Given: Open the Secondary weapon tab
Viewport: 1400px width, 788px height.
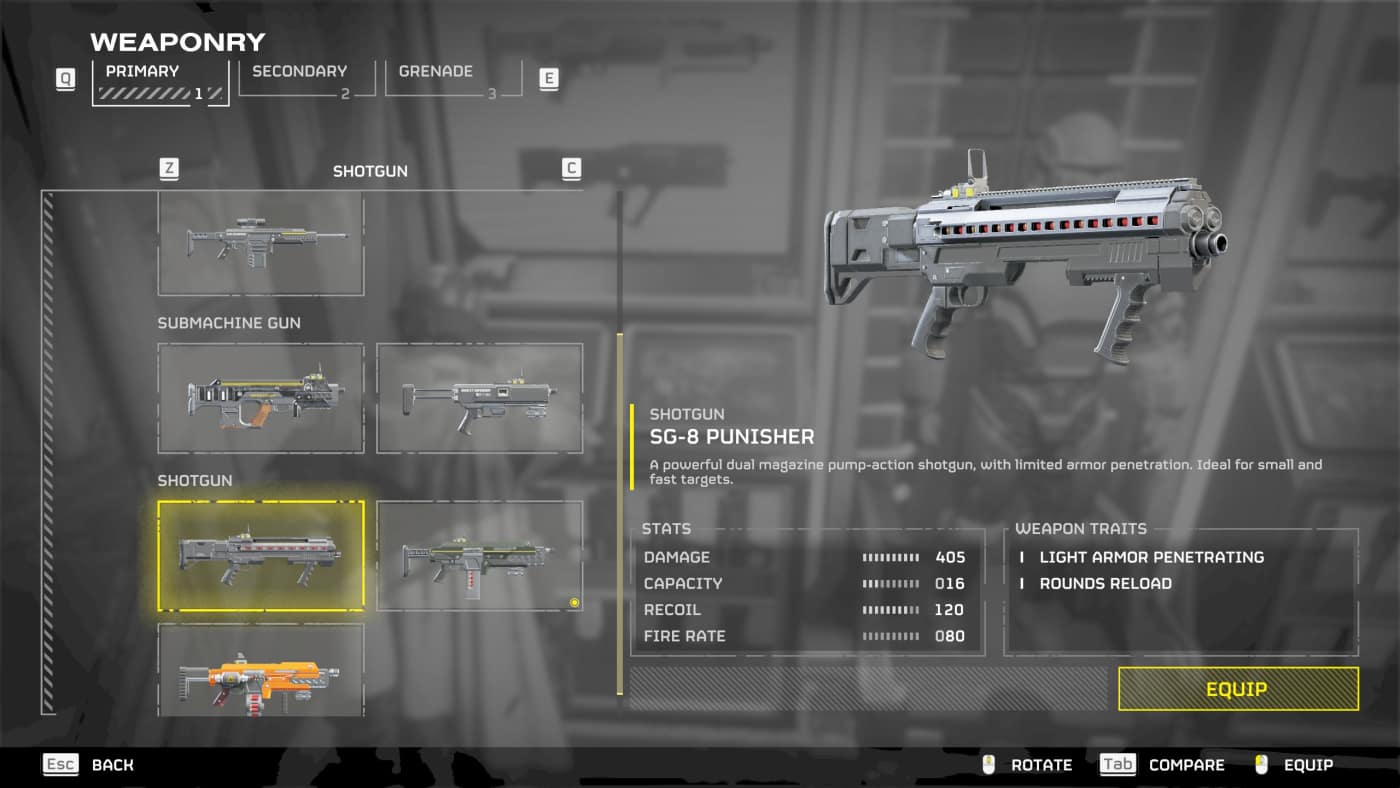Looking at the screenshot, I should click(x=306, y=80).
